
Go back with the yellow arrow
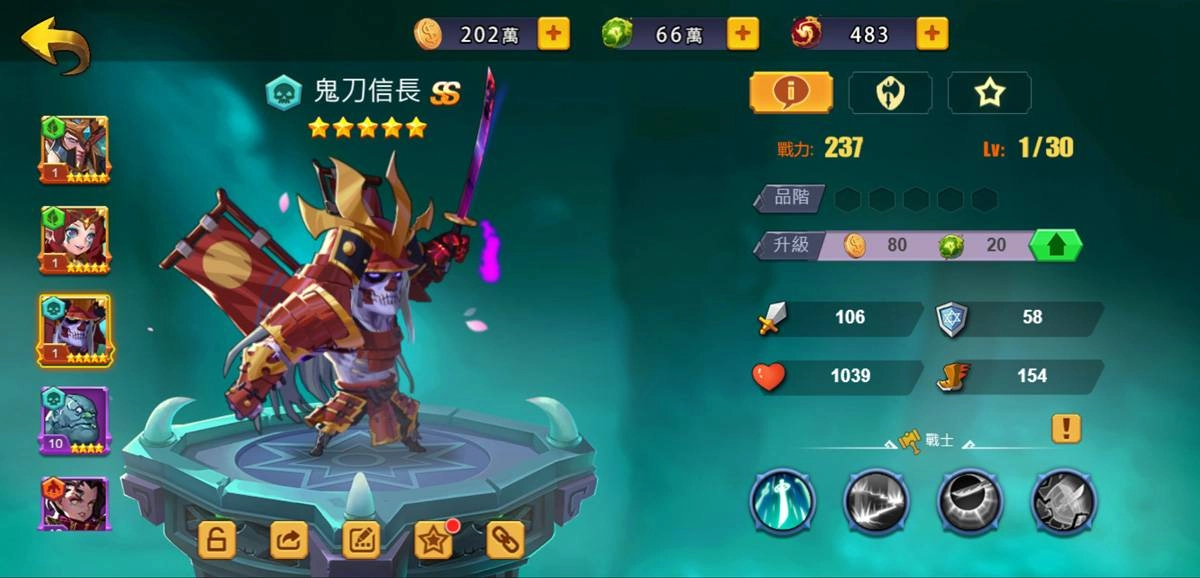click(x=56, y=45)
